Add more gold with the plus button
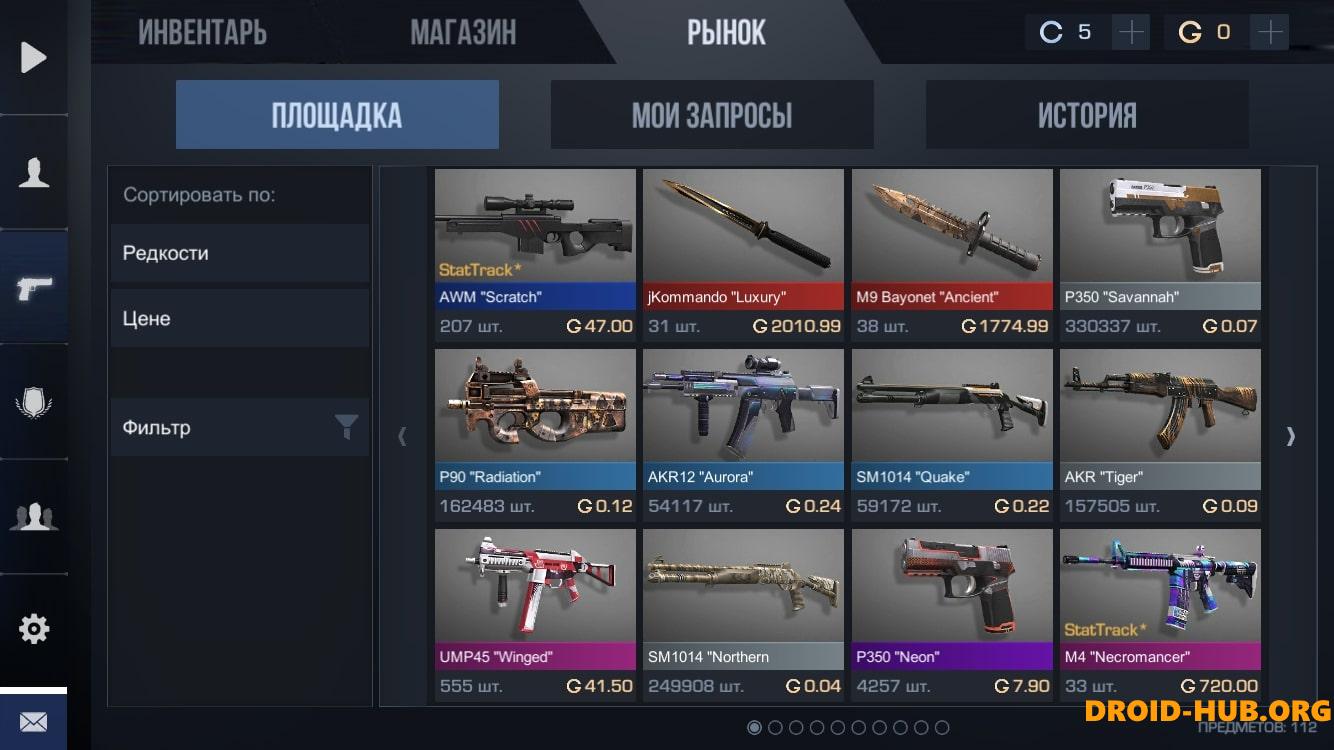Viewport: 1334px width, 750px height. (x=1270, y=33)
